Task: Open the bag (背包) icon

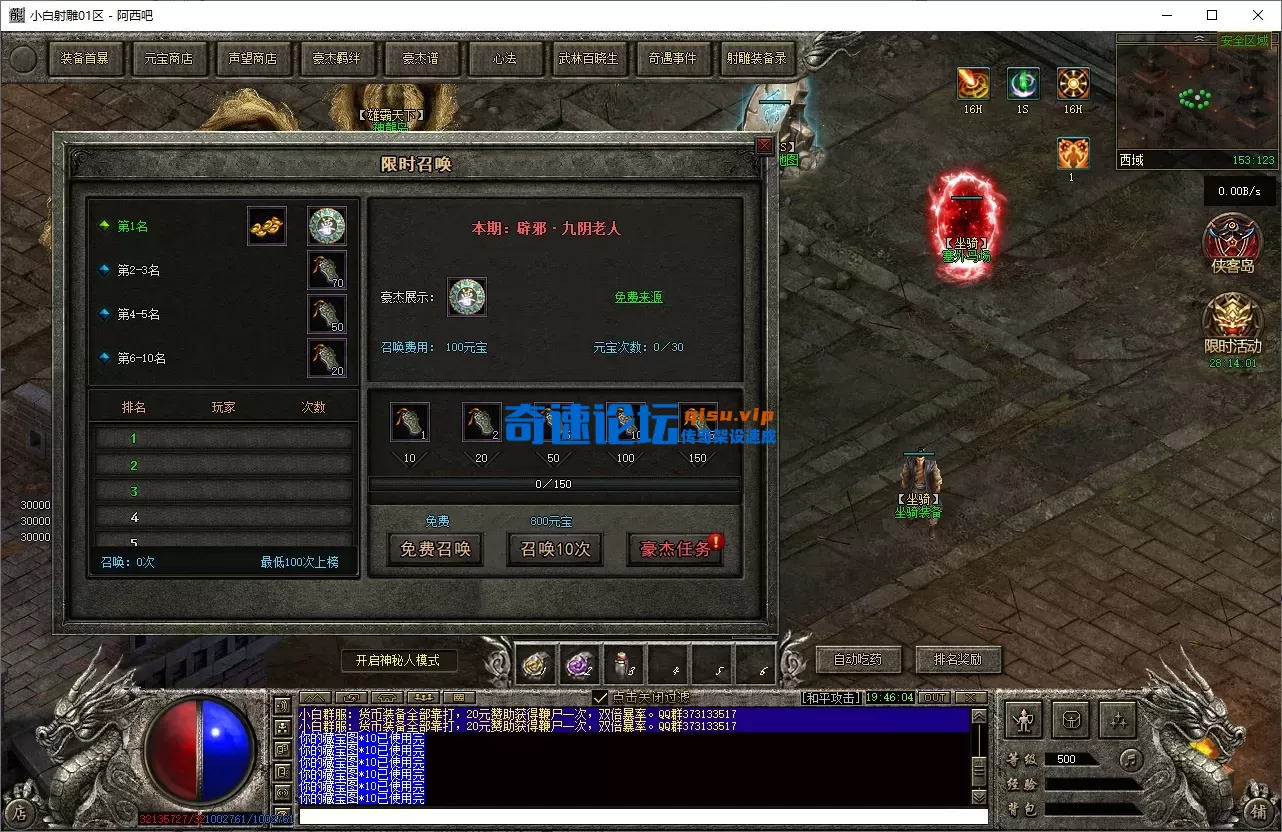Action: (1071, 720)
